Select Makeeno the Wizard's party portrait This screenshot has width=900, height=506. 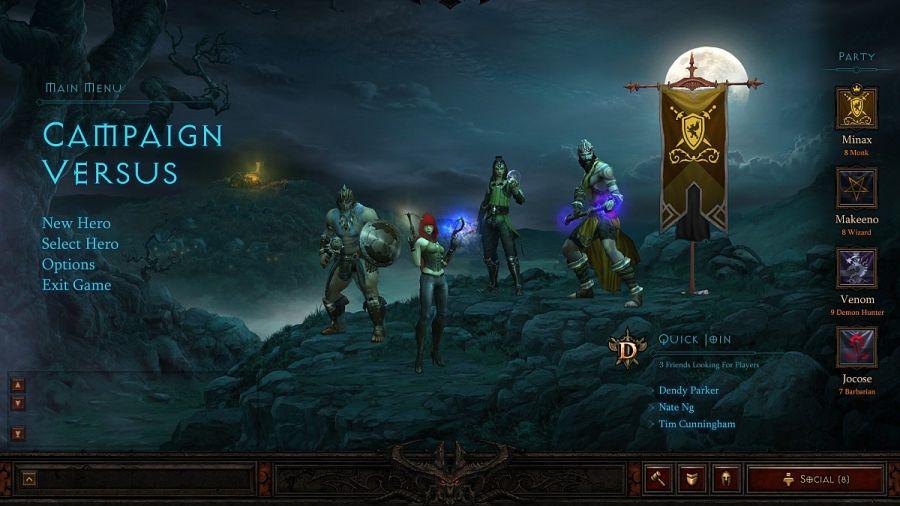pos(856,188)
